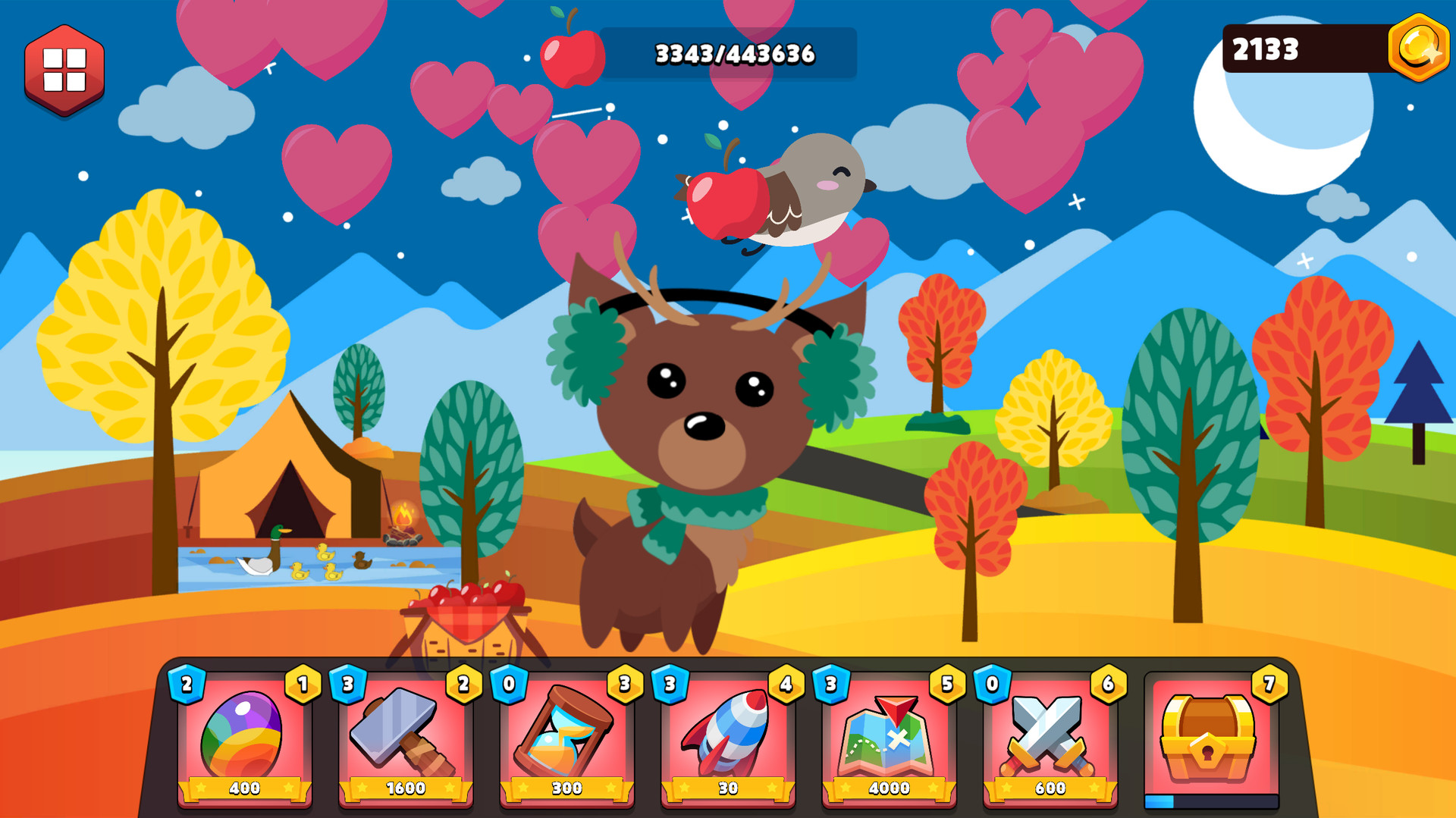
Task: Click the map price banner showing 4000
Action: click(889, 788)
